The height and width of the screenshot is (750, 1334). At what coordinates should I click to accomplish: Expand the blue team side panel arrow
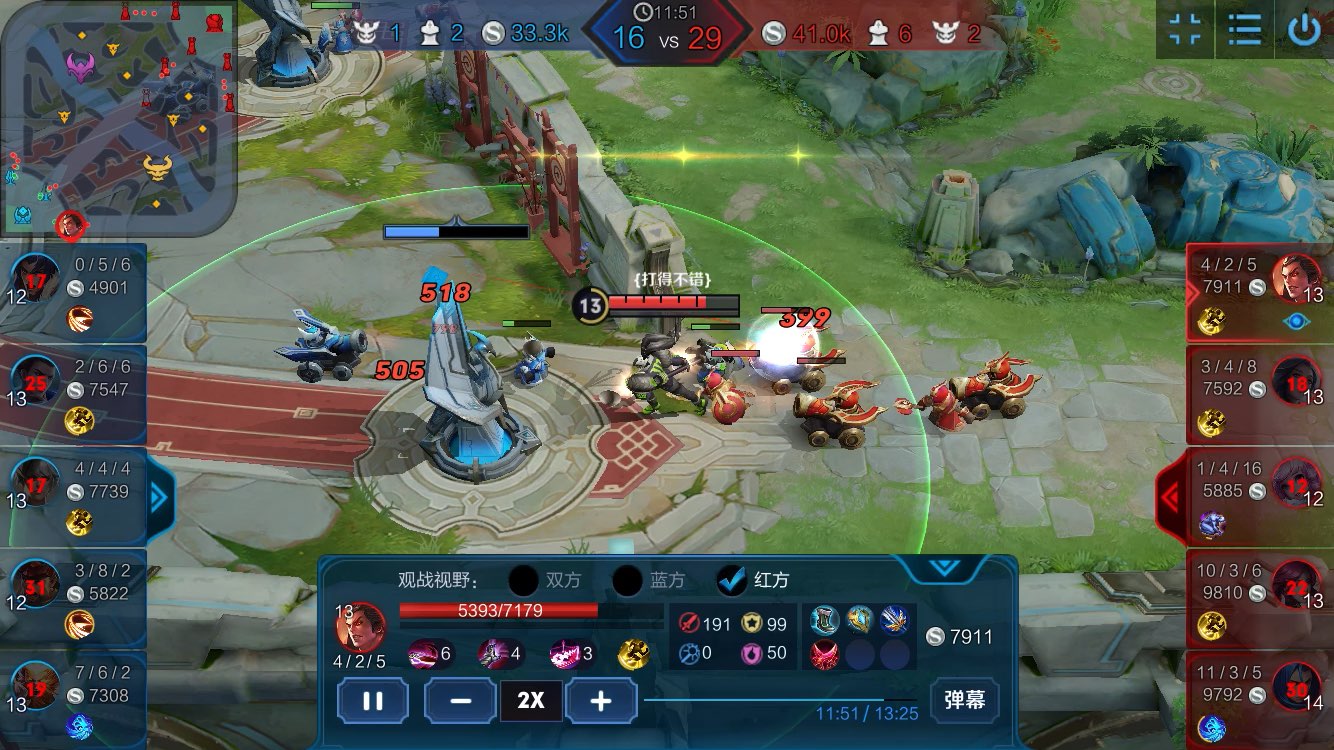click(x=159, y=497)
